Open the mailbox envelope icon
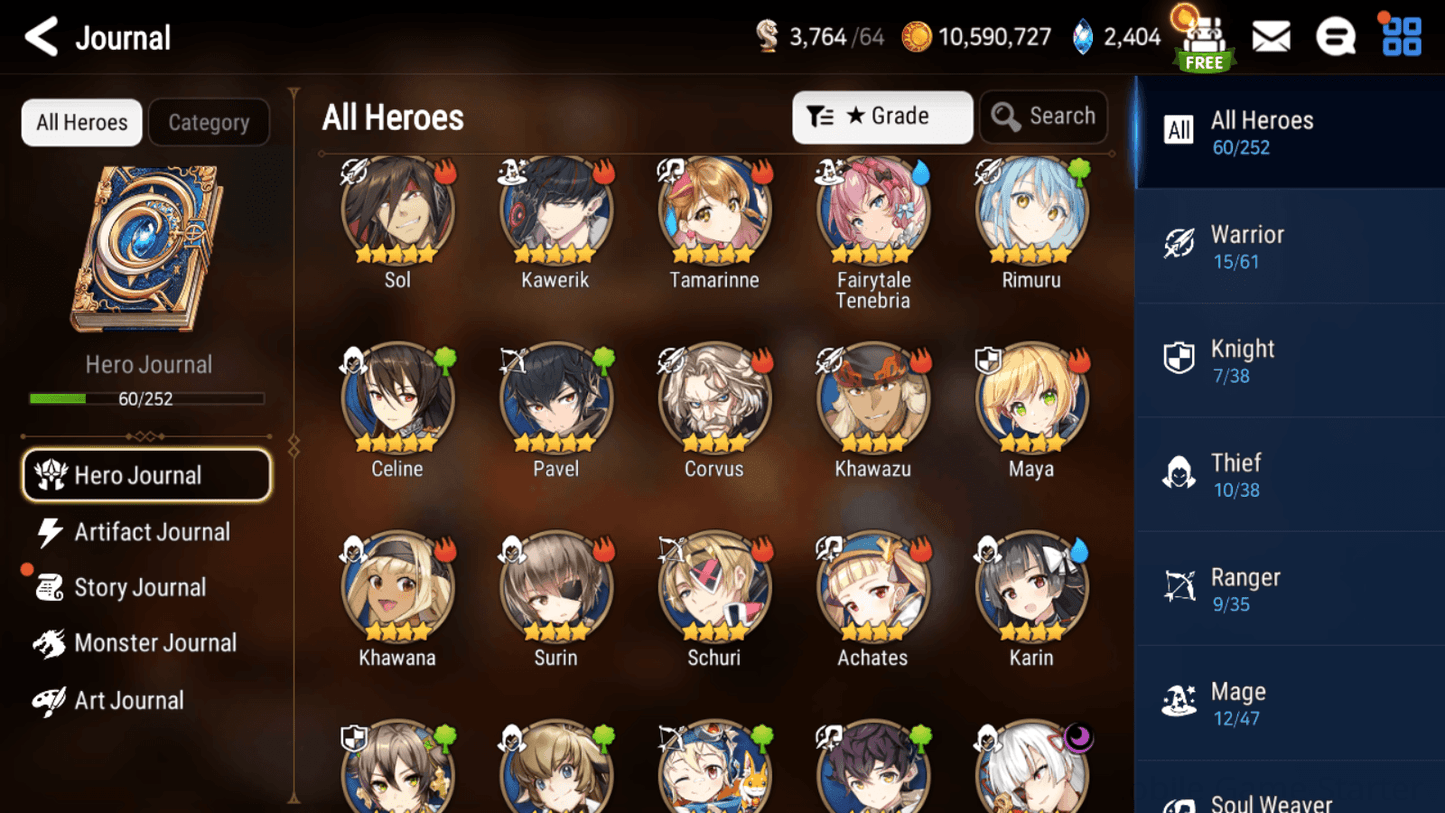This screenshot has height=813, width=1445. click(1271, 36)
